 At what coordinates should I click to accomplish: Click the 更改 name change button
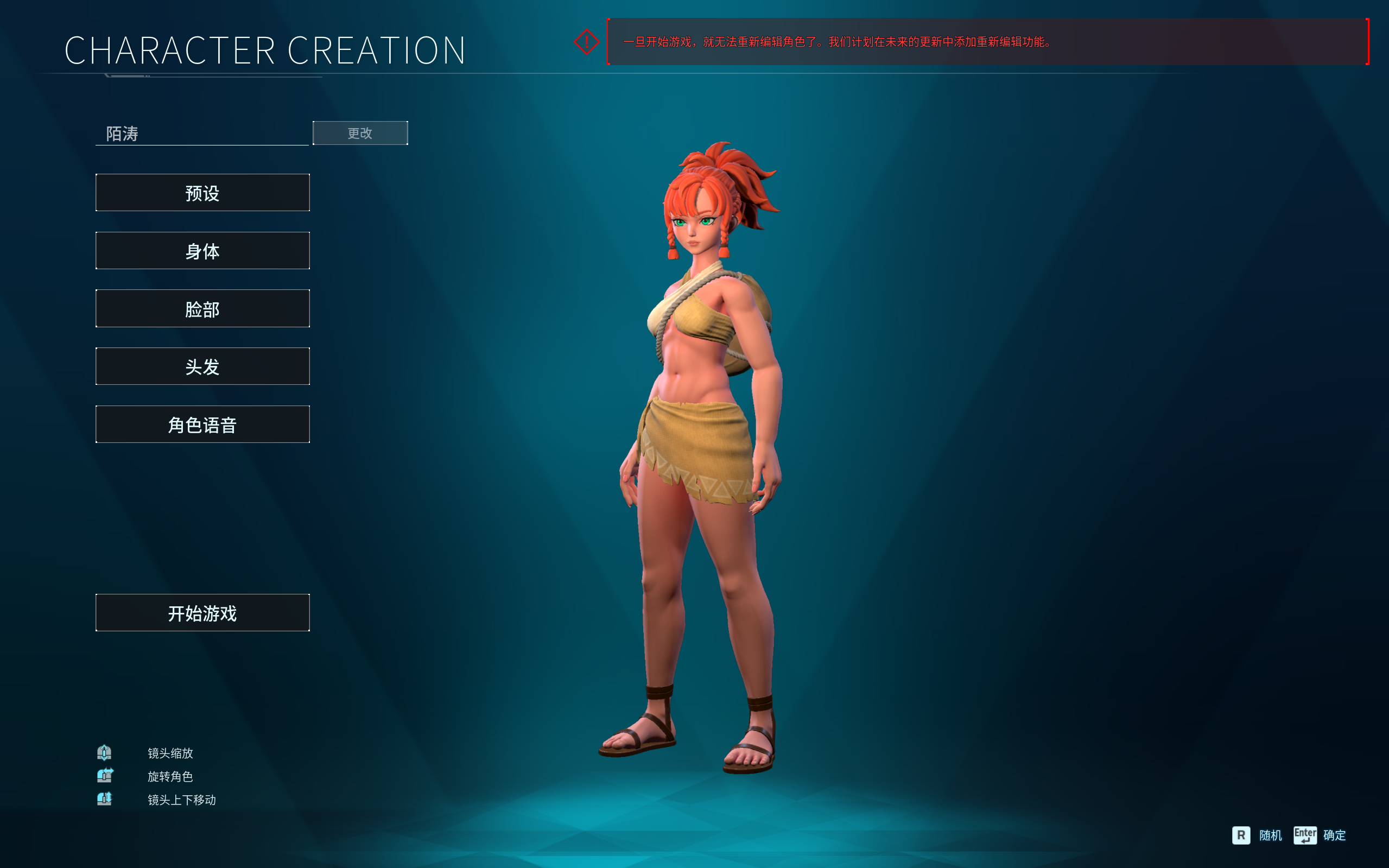click(x=360, y=133)
